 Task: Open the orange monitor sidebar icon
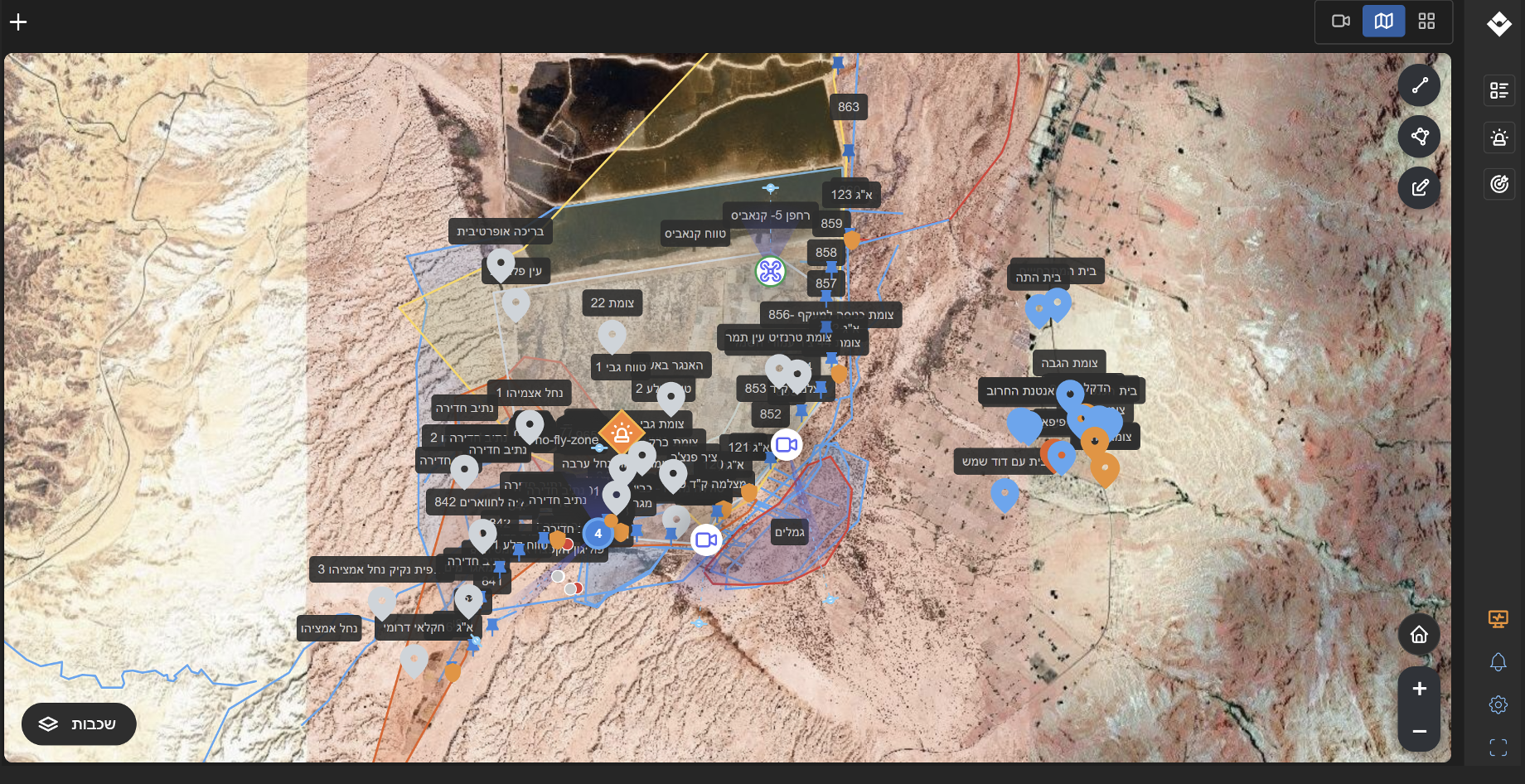1498,618
